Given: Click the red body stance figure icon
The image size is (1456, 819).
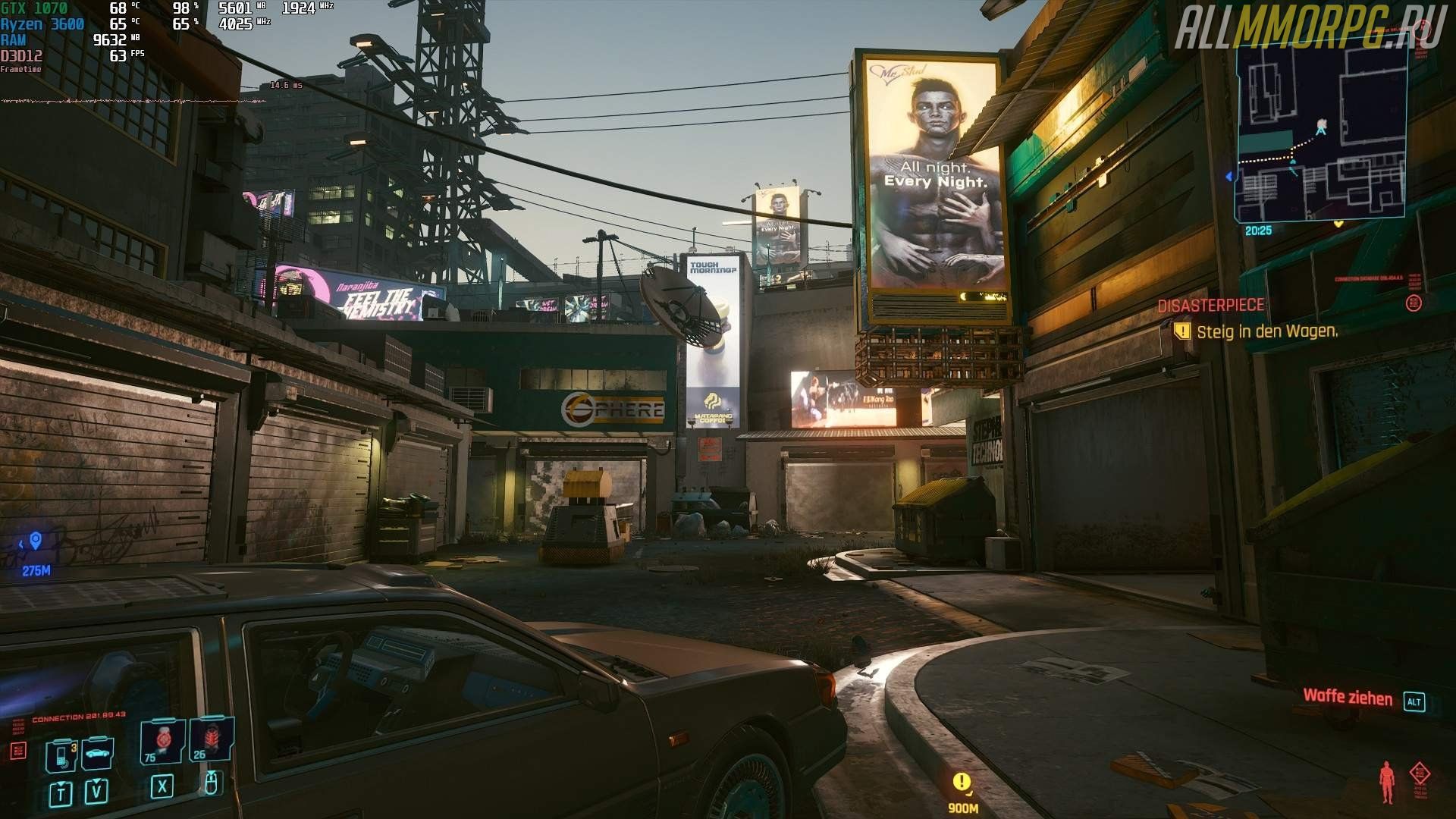Looking at the screenshot, I should point(1387,783).
